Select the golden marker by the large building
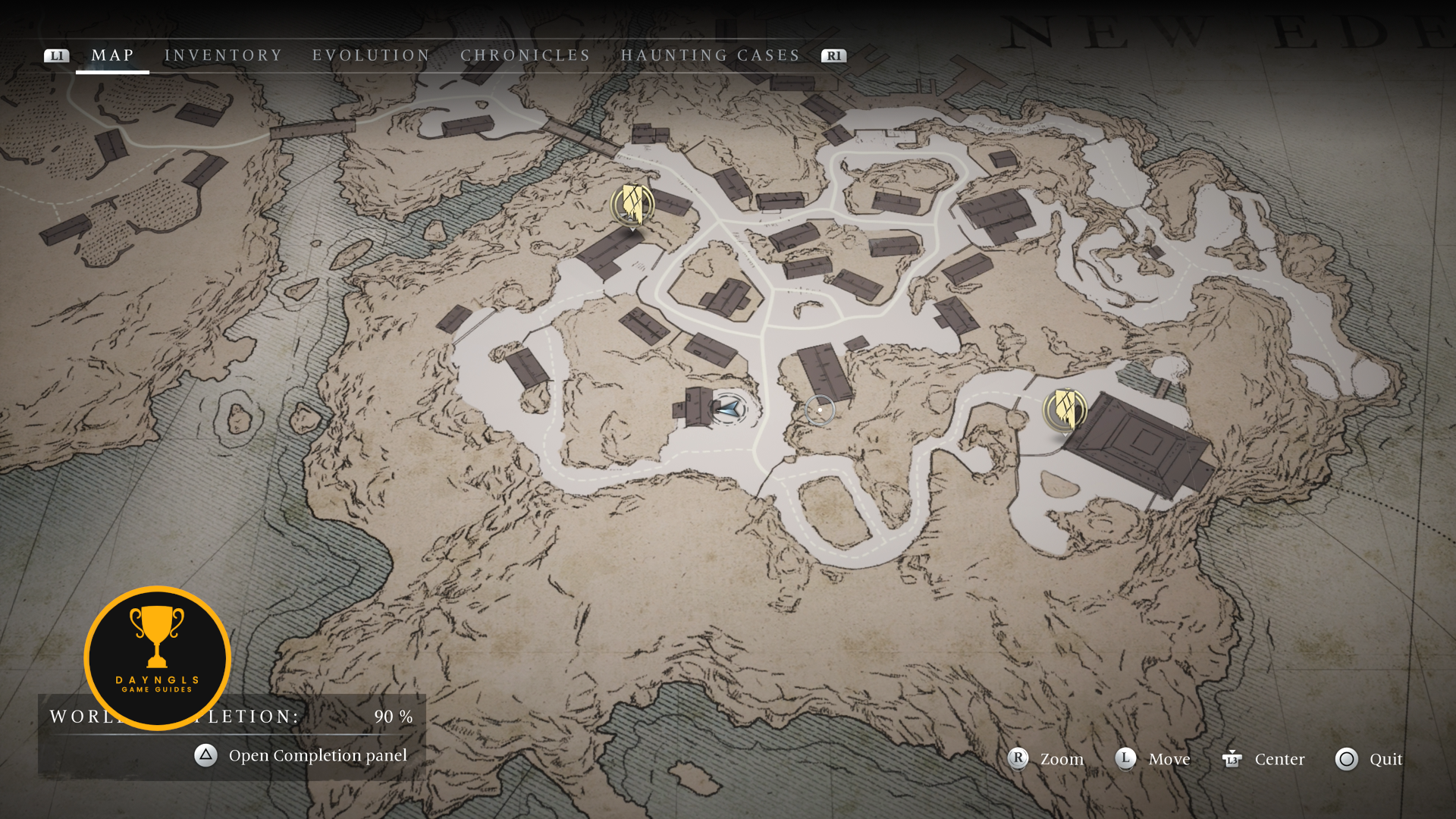1456x819 pixels. tap(1065, 409)
